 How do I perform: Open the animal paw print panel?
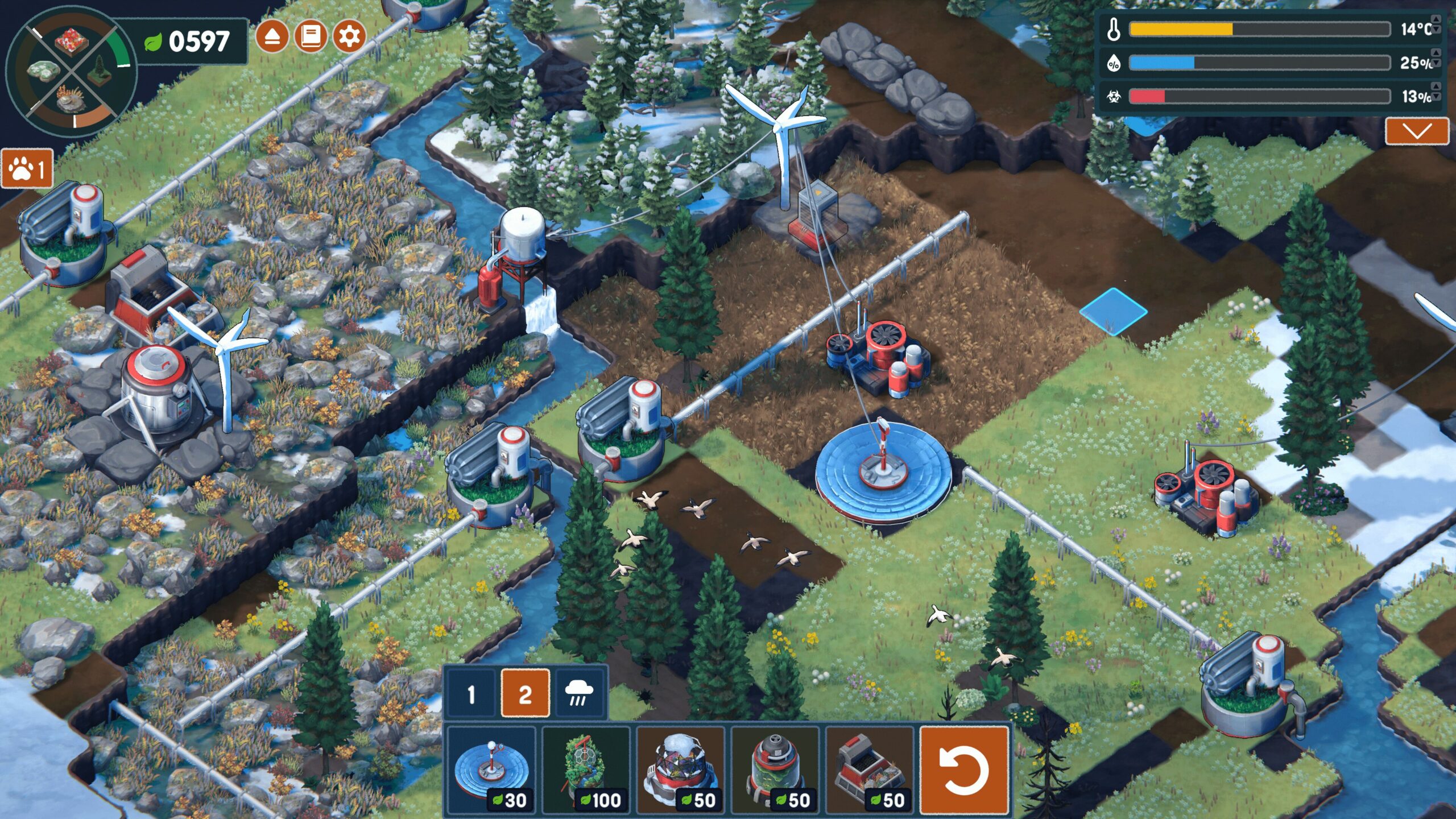27,169
